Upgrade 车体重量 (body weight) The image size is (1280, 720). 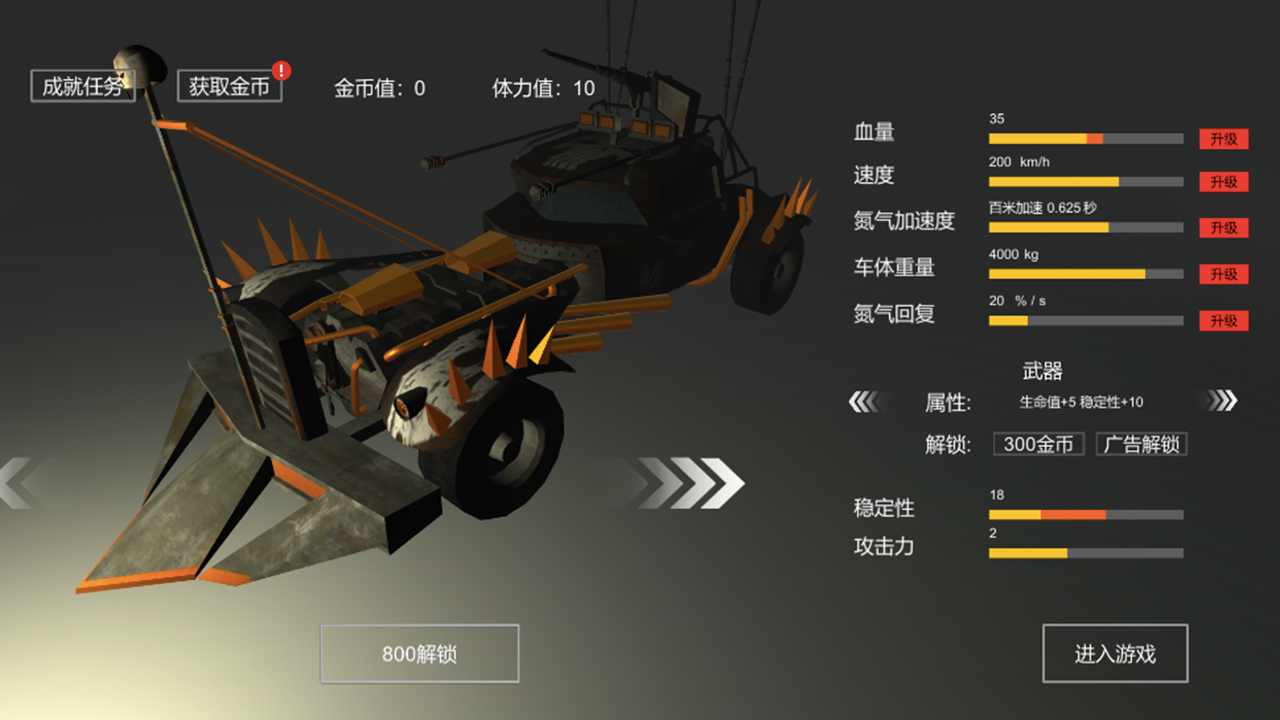click(1222, 274)
